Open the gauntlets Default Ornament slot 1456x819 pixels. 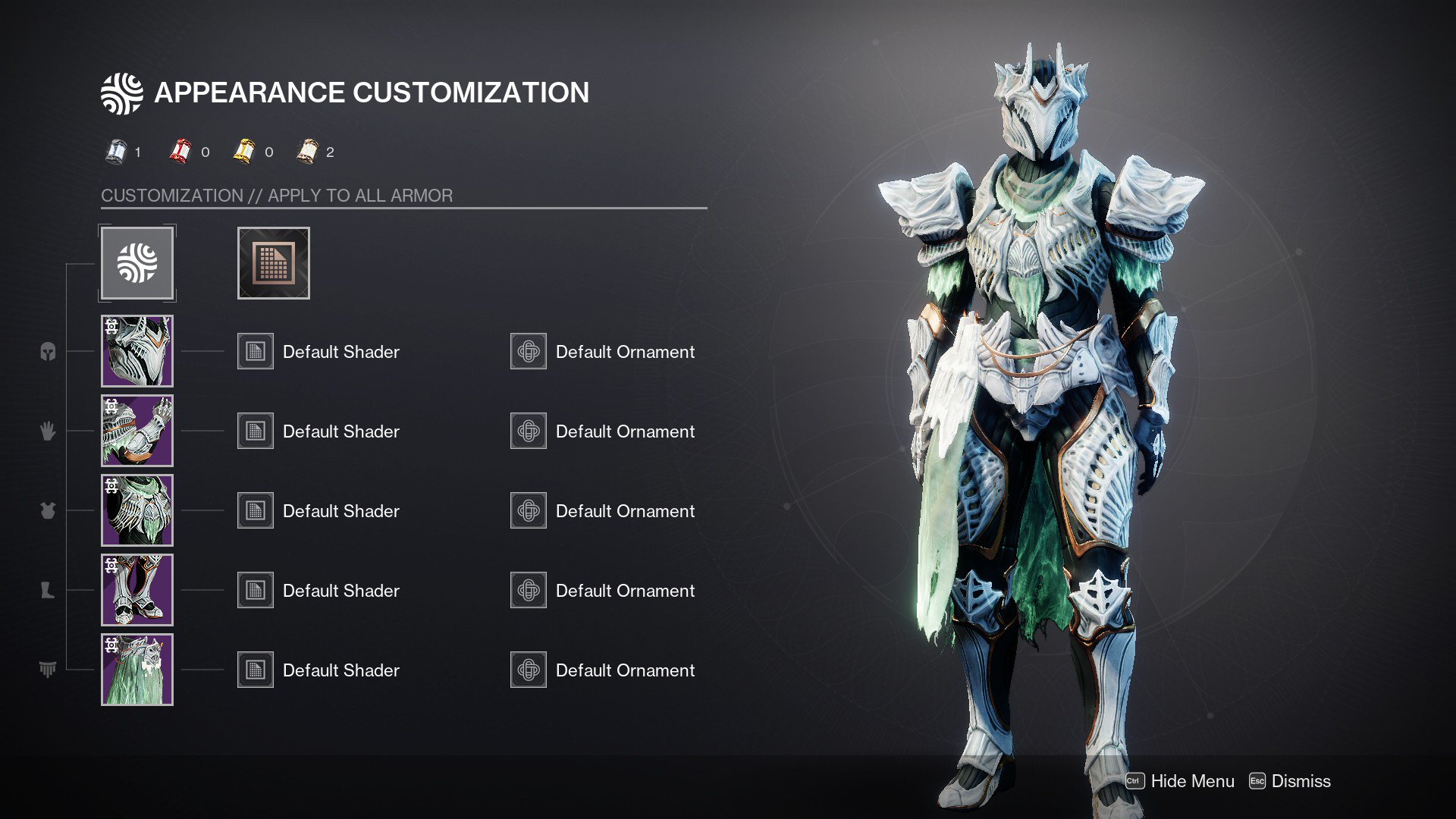pyautogui.click(x=528, y=430)
